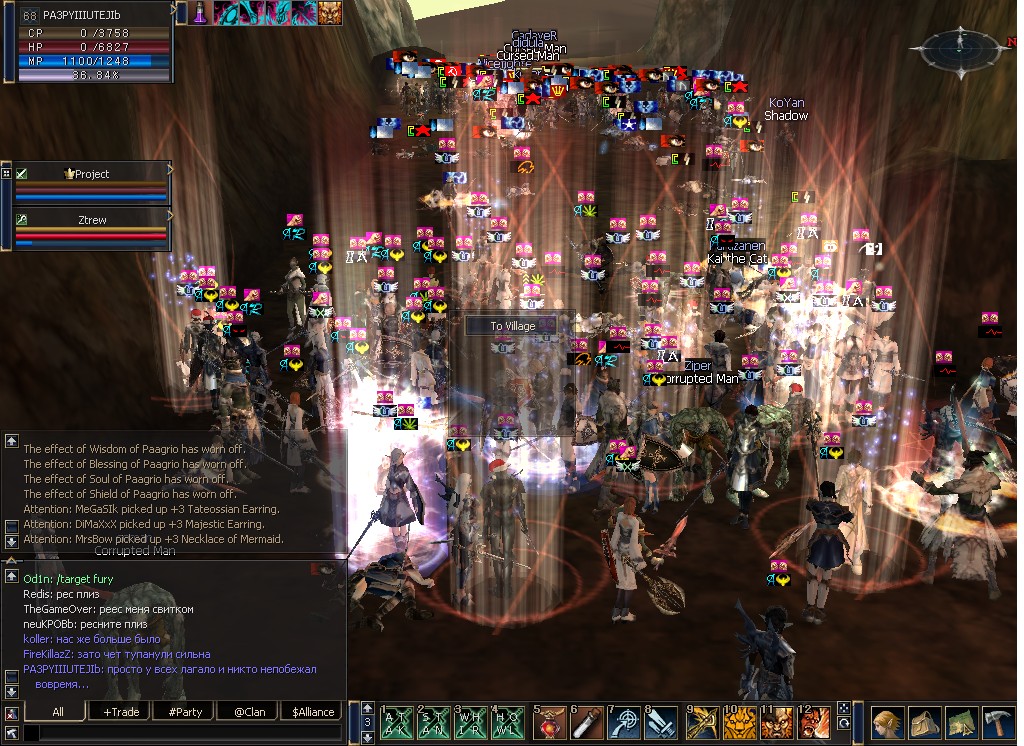The image size is (1024, 746).
Task: Show the $Alliance chat tab
Action: [312, 711]
